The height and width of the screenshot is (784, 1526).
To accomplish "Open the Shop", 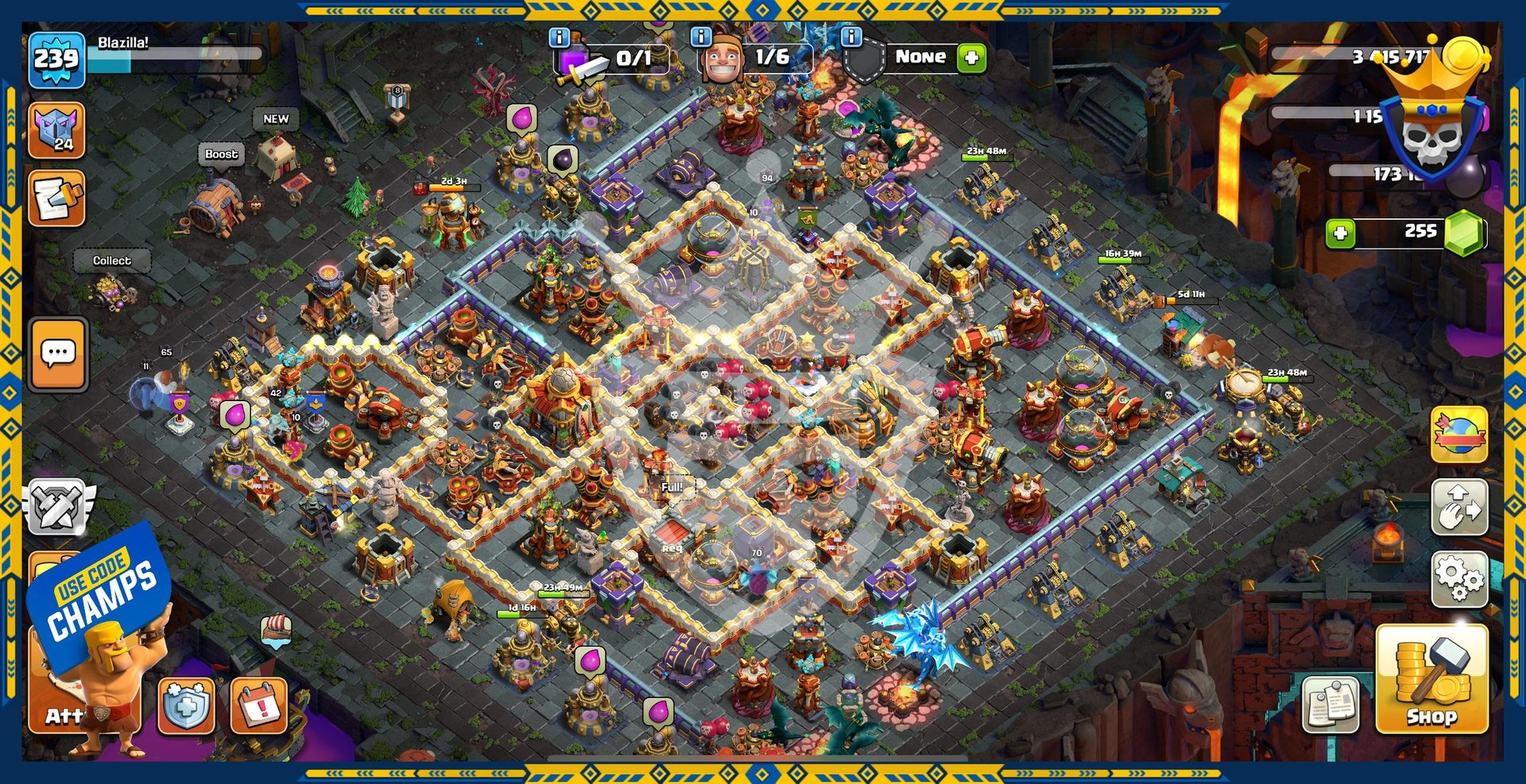I will 1431,679.
